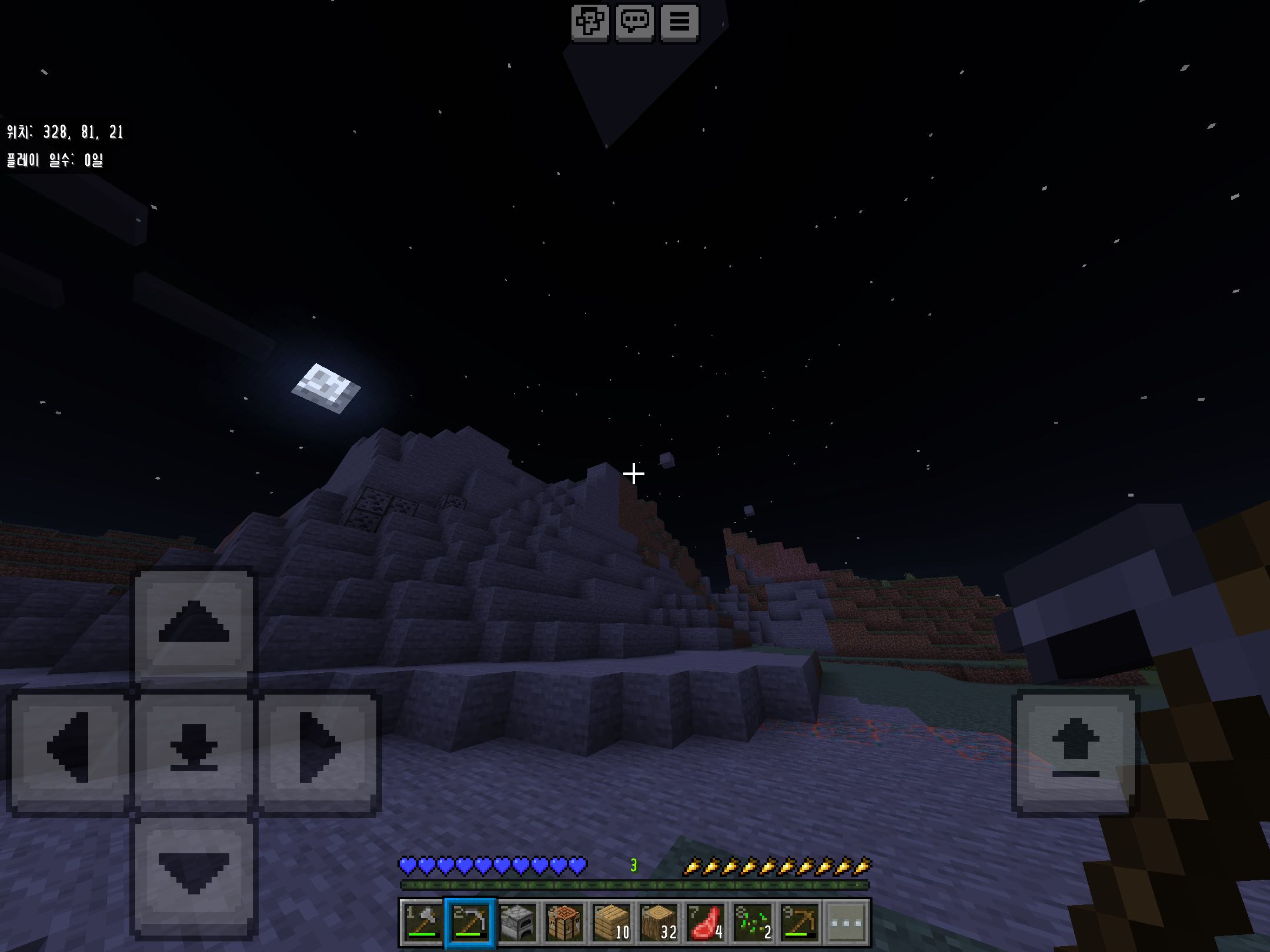
Task: Tap the move left arrow
Action: (x=69, y=749)
